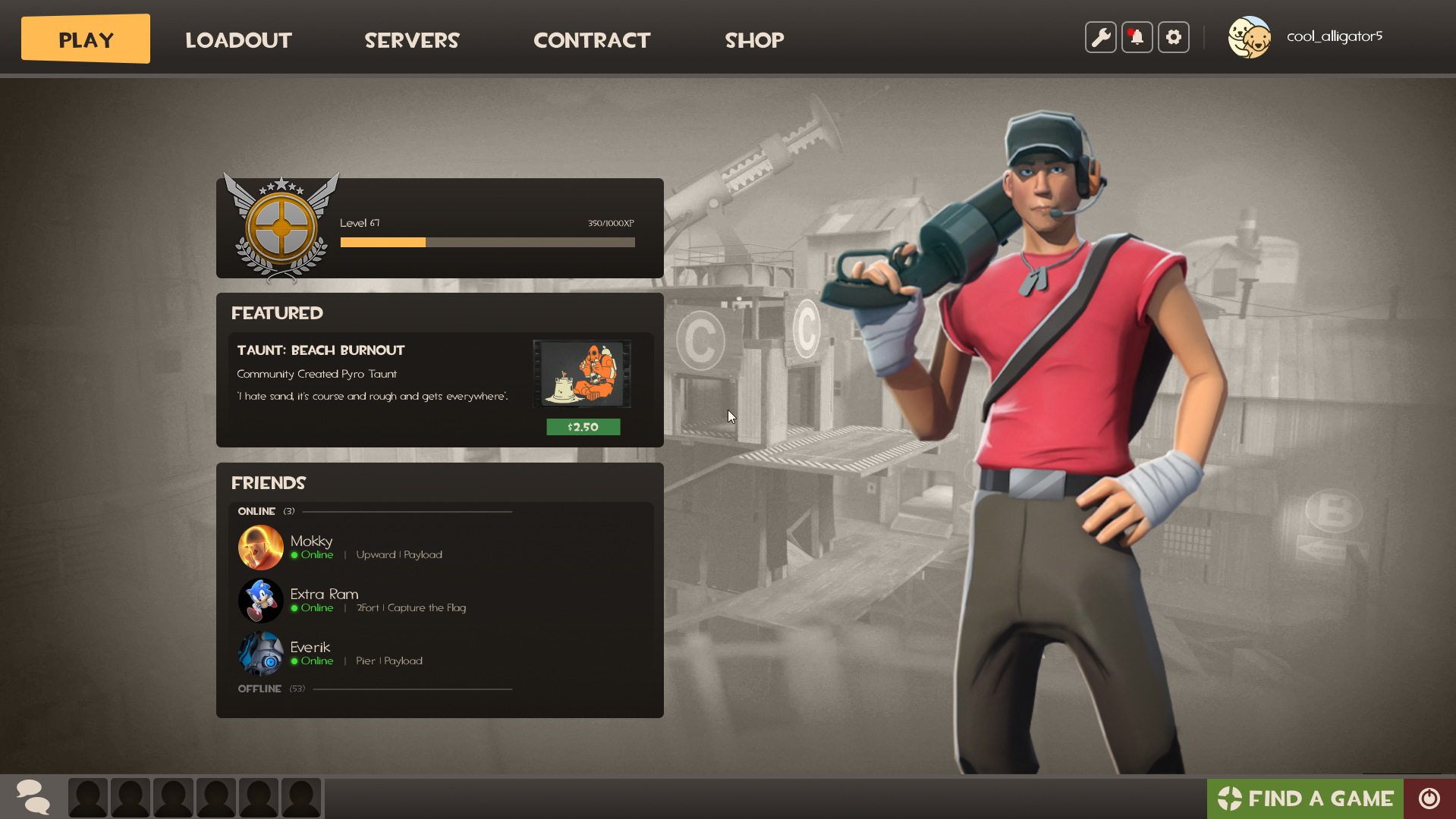Click Mokky's flaming avatar icon
The image size is (1456, 819).
(x=260, y=548)
